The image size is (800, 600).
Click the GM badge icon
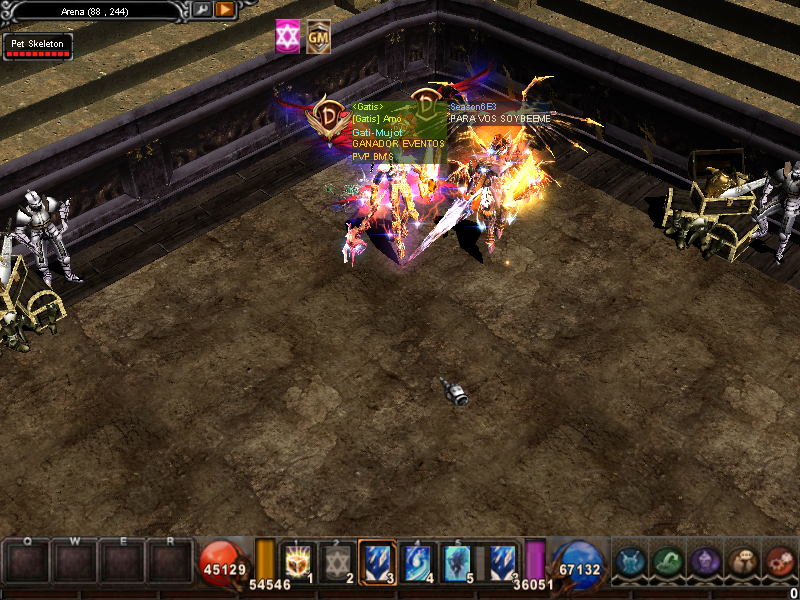319,37
